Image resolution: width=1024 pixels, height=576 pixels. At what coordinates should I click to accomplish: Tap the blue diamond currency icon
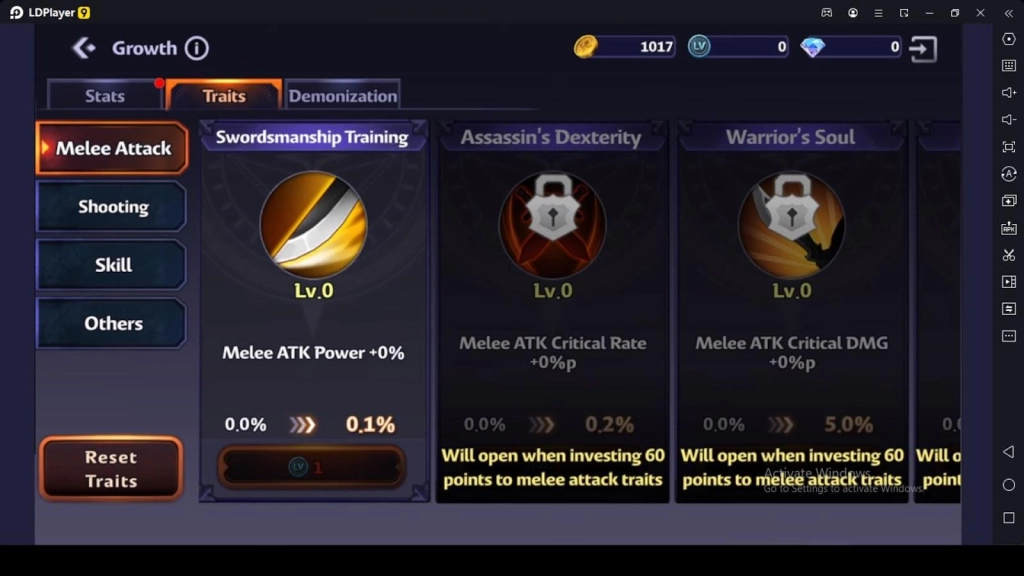[x=813, y=47]
